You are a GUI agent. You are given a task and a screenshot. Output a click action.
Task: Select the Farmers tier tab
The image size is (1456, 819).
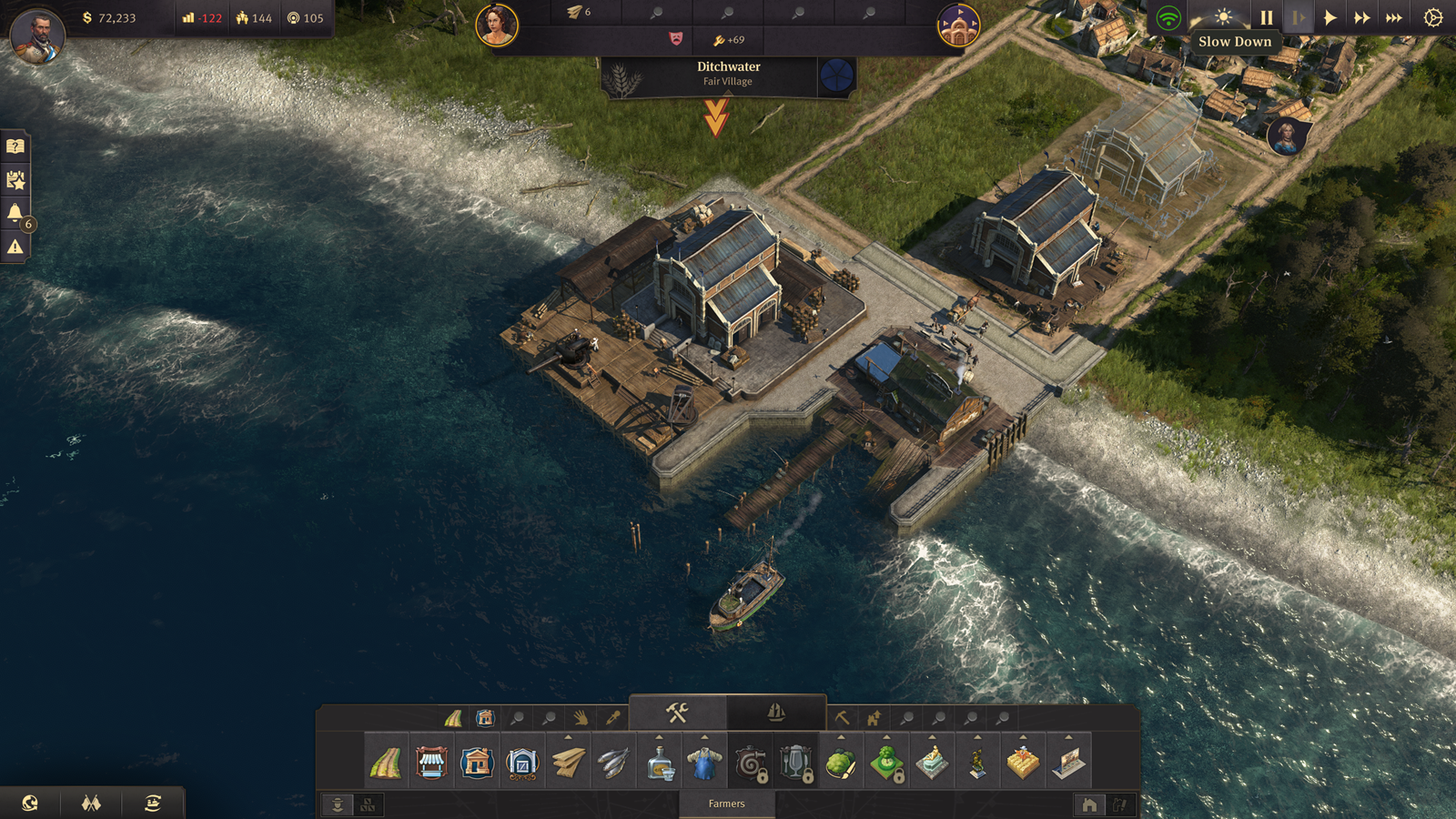(726, 804)
